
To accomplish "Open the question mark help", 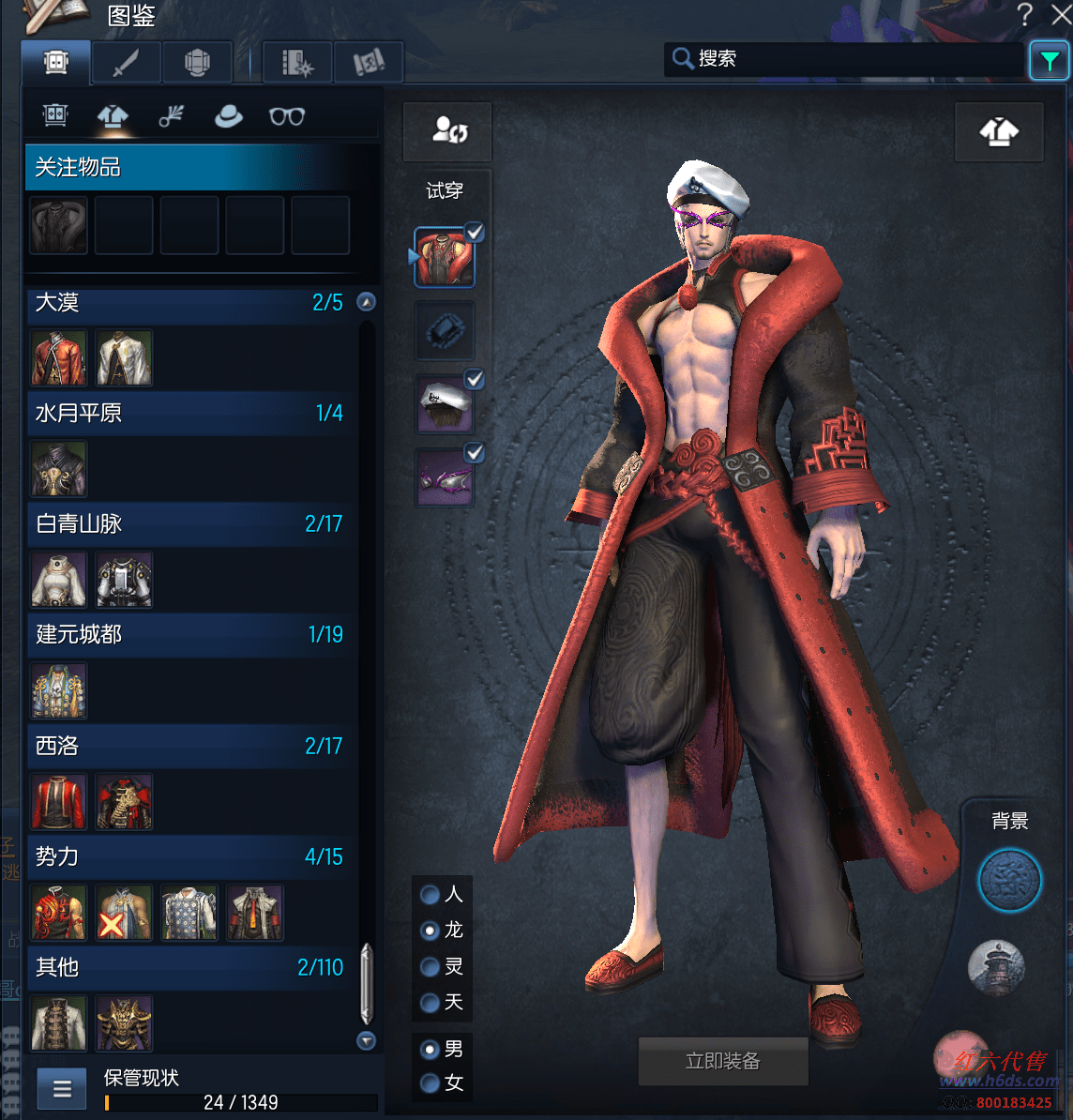I will [1024, 14].
